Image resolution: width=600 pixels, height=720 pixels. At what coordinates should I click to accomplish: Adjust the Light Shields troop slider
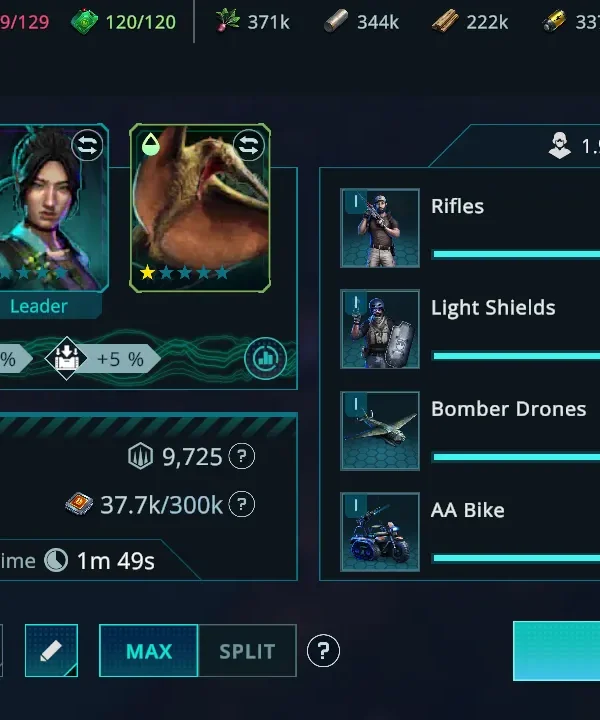[515, 355]
